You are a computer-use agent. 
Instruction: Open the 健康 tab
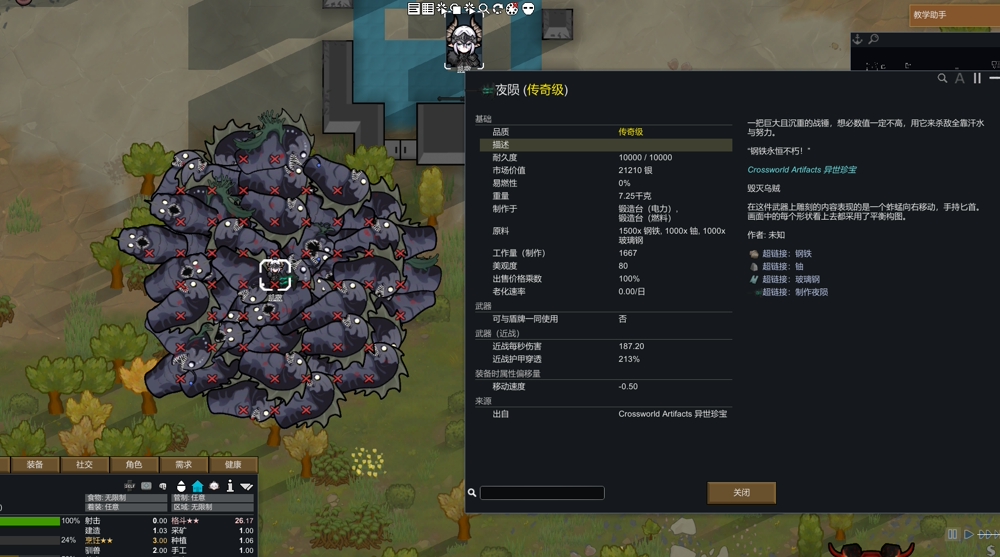(x=233, y=464)
